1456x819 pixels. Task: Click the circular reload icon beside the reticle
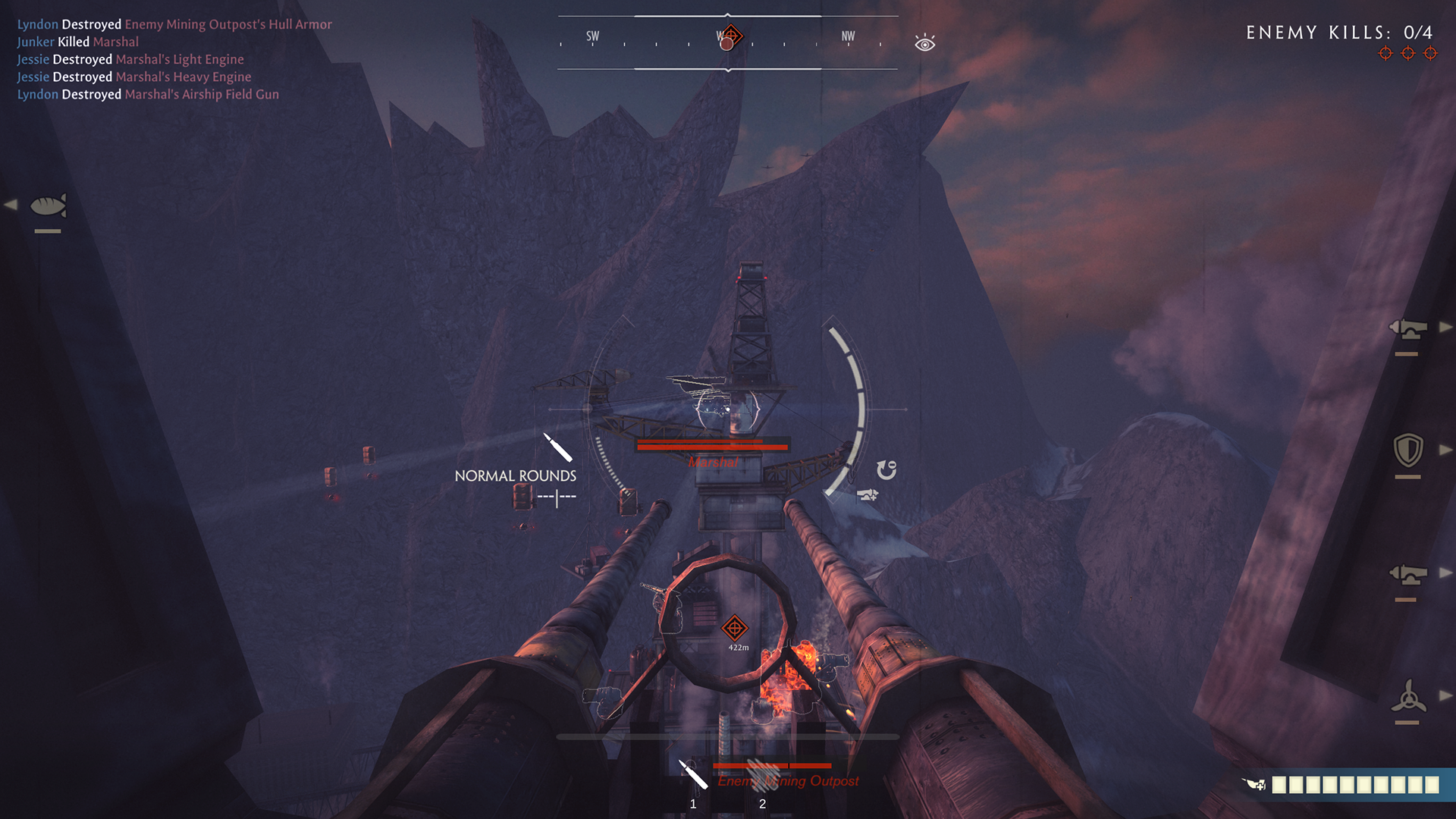click(x=886, y=470)
